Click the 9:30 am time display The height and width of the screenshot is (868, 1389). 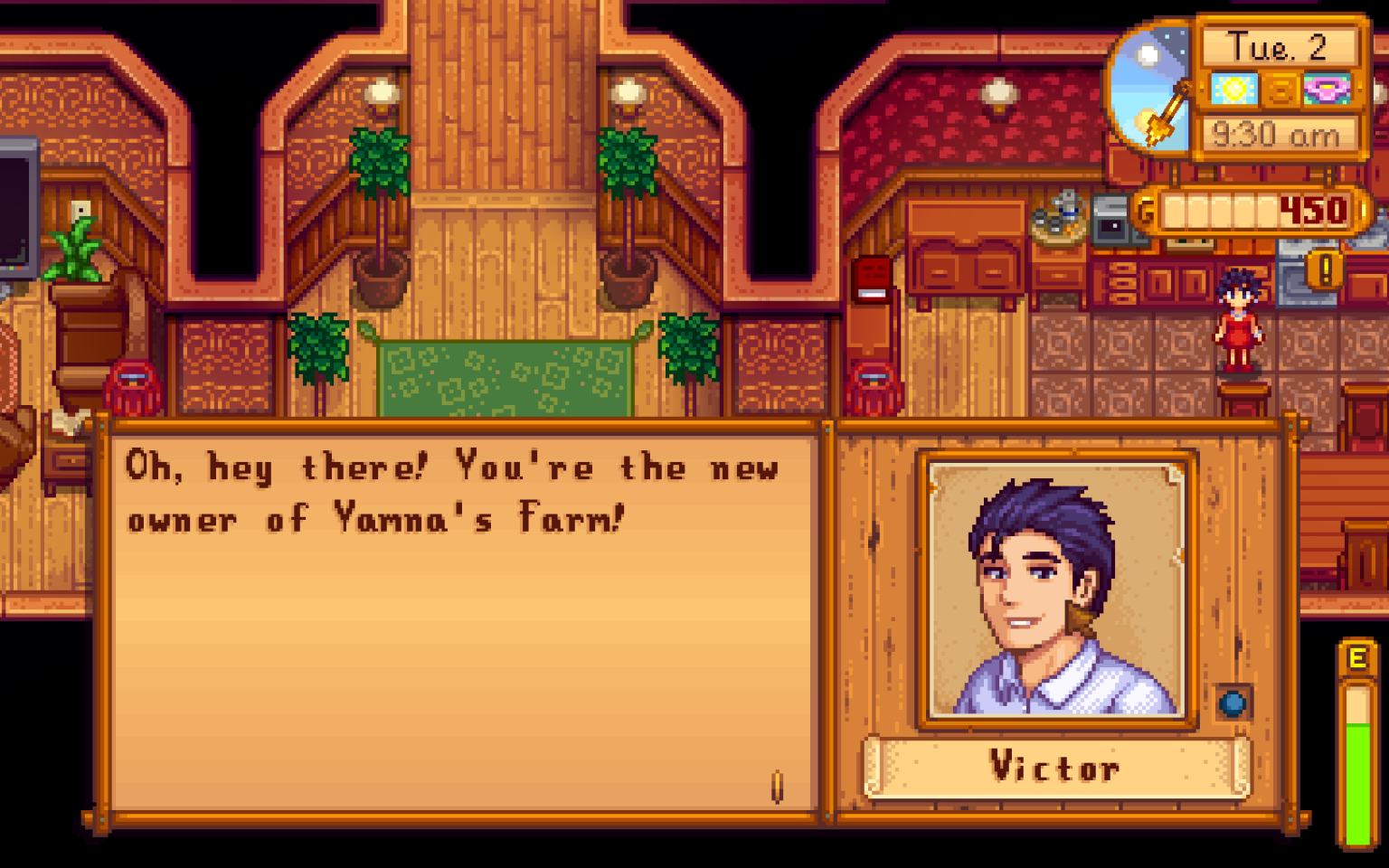point(1275,136)
